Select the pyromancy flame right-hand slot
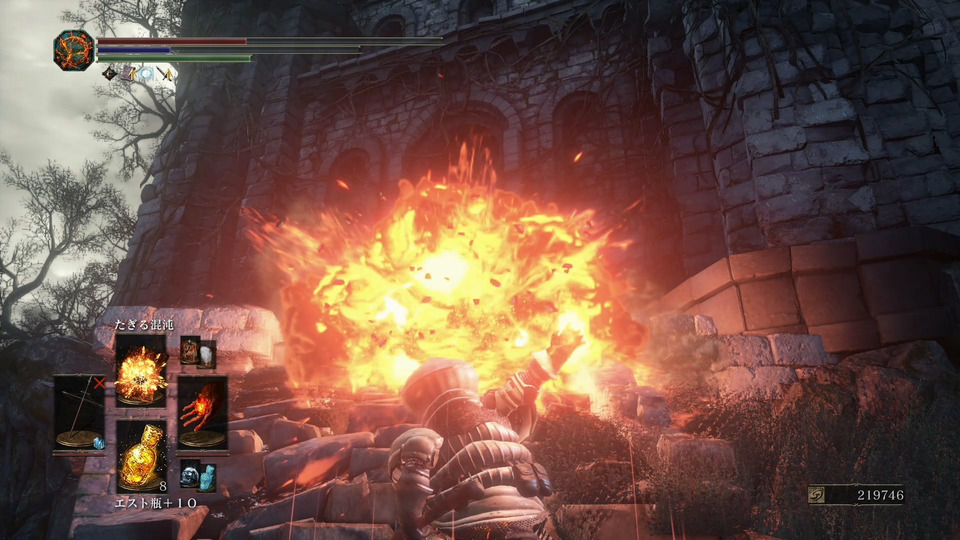 202,412
